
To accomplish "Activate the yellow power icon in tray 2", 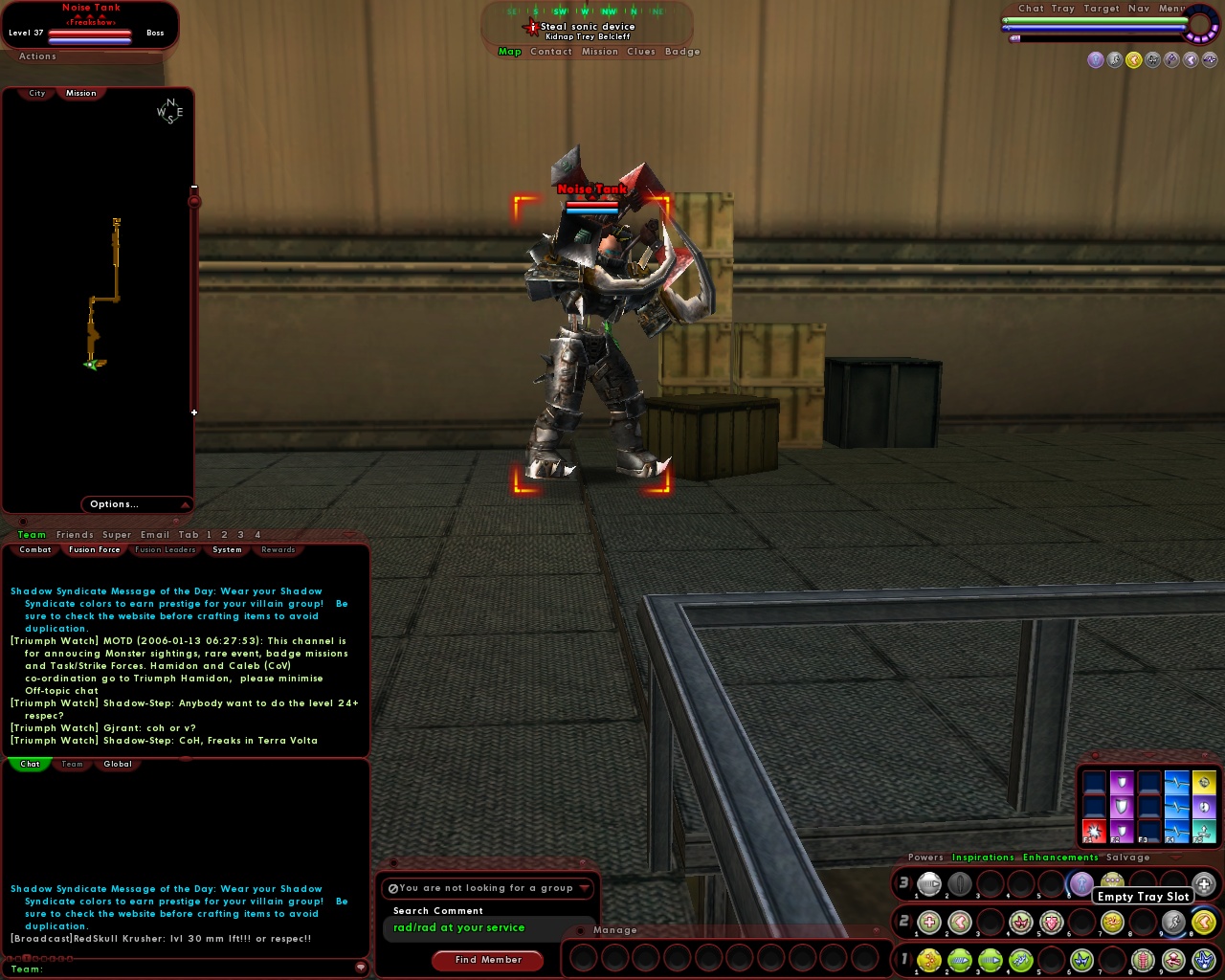I will [x=1110, y=922].
